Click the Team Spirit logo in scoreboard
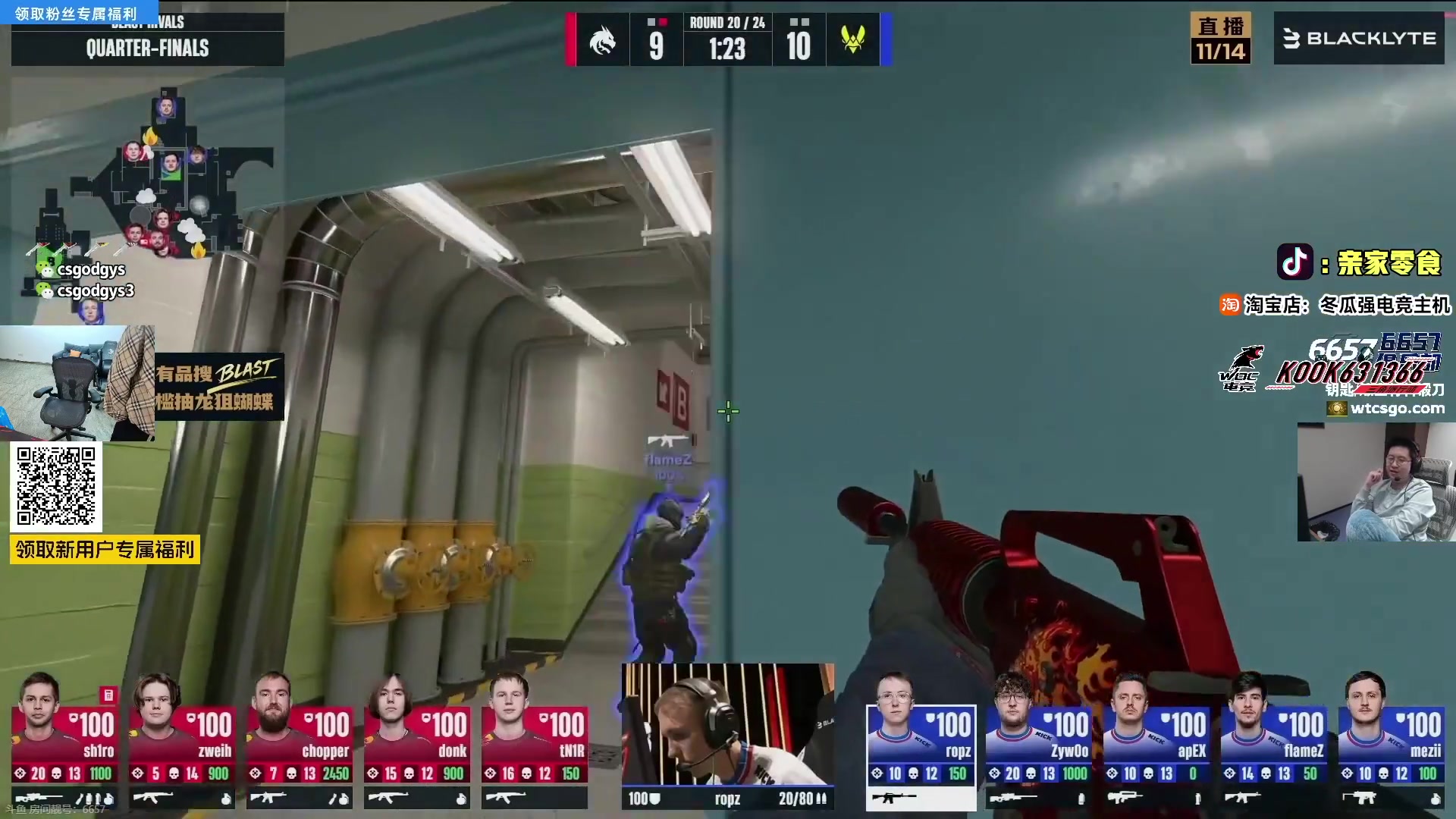Image resolution: width=1456 pixels, height=819 pixels. click(603, 39)
